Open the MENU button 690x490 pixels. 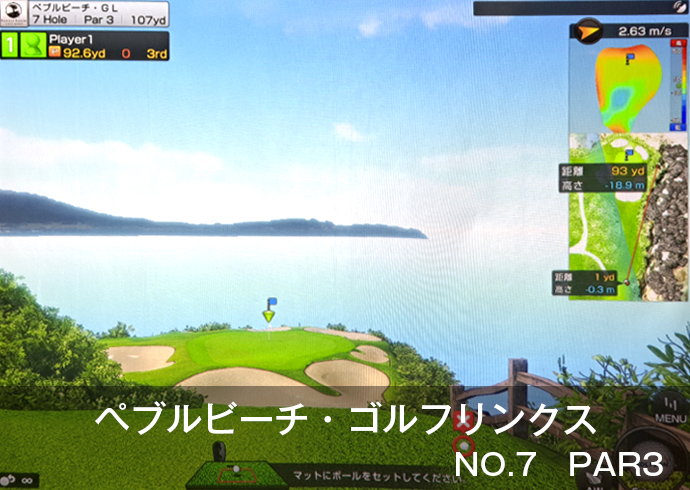[671, 410]
